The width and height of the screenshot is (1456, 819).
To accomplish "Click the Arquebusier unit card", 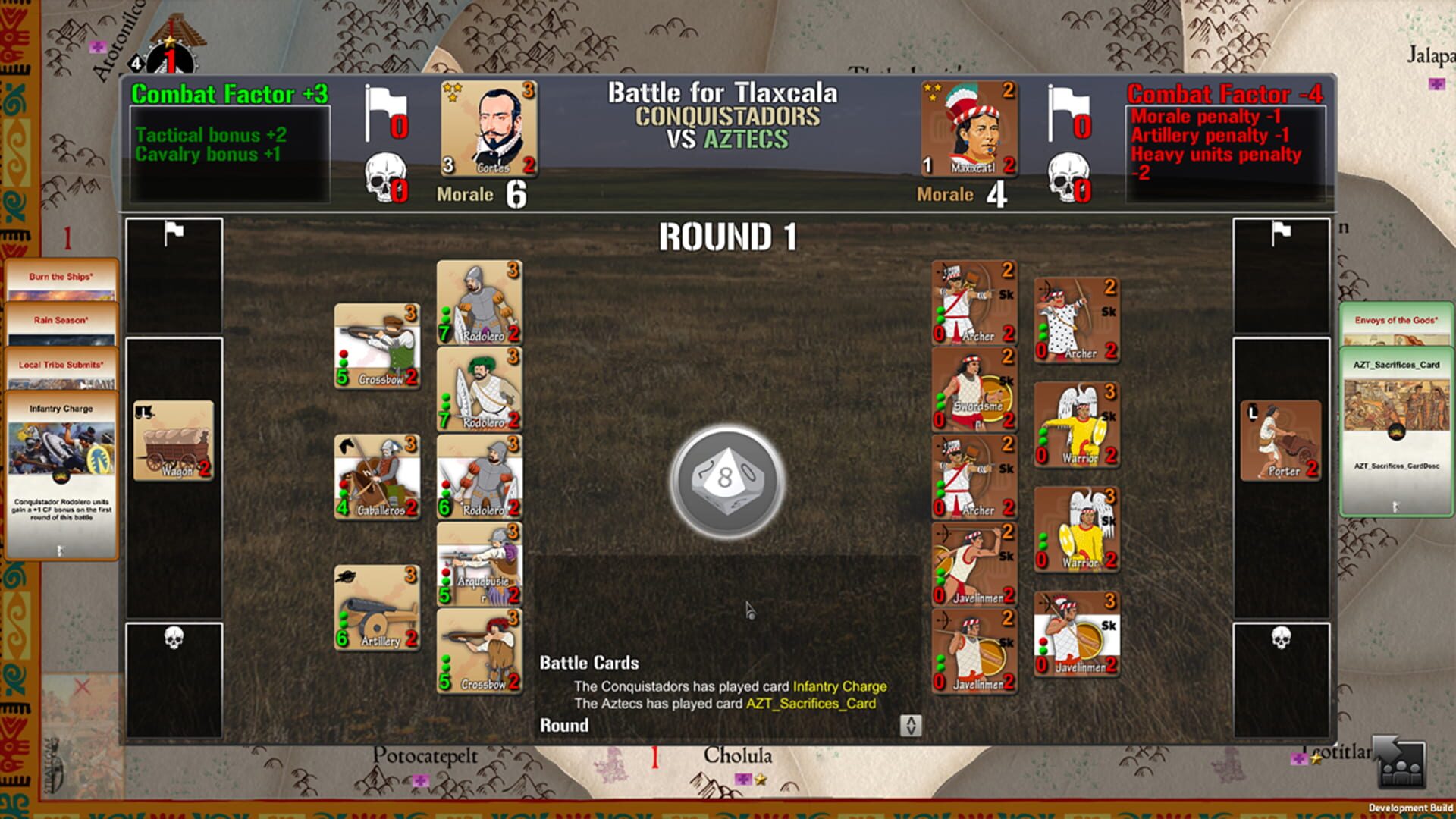I will tap(481, 565).
